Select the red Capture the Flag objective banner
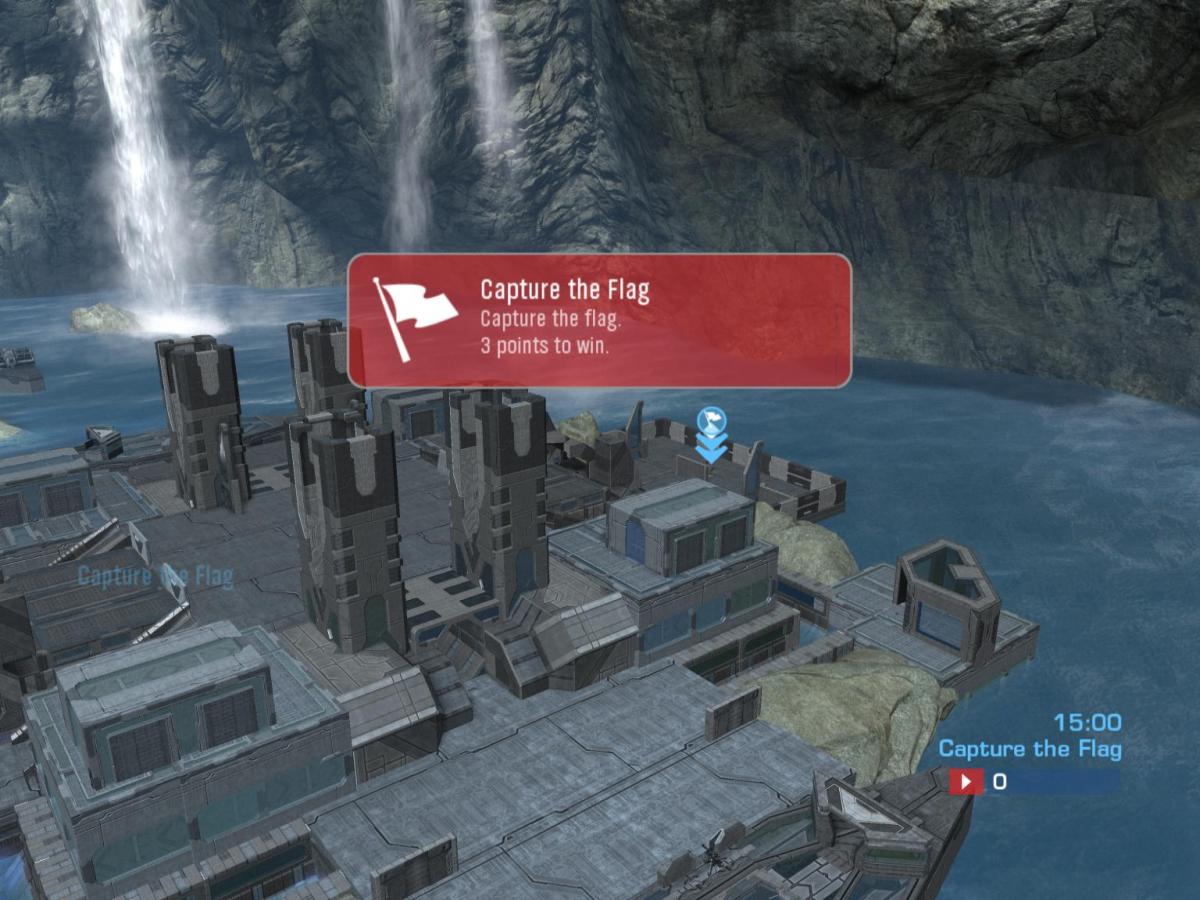Screen dimensions: 1200x900 tap(599, 320)
